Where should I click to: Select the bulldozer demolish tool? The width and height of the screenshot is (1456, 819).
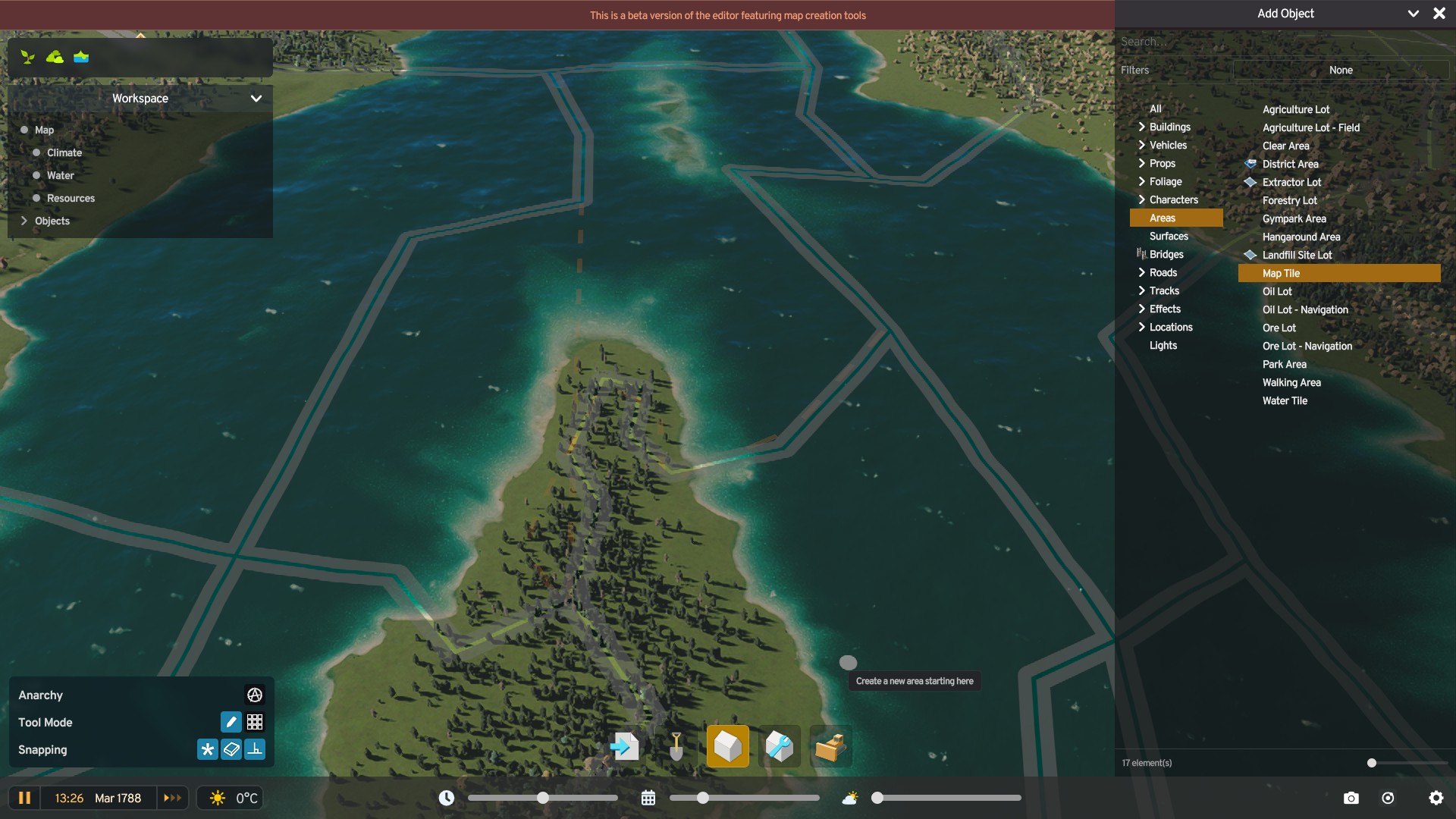(830, 746)
